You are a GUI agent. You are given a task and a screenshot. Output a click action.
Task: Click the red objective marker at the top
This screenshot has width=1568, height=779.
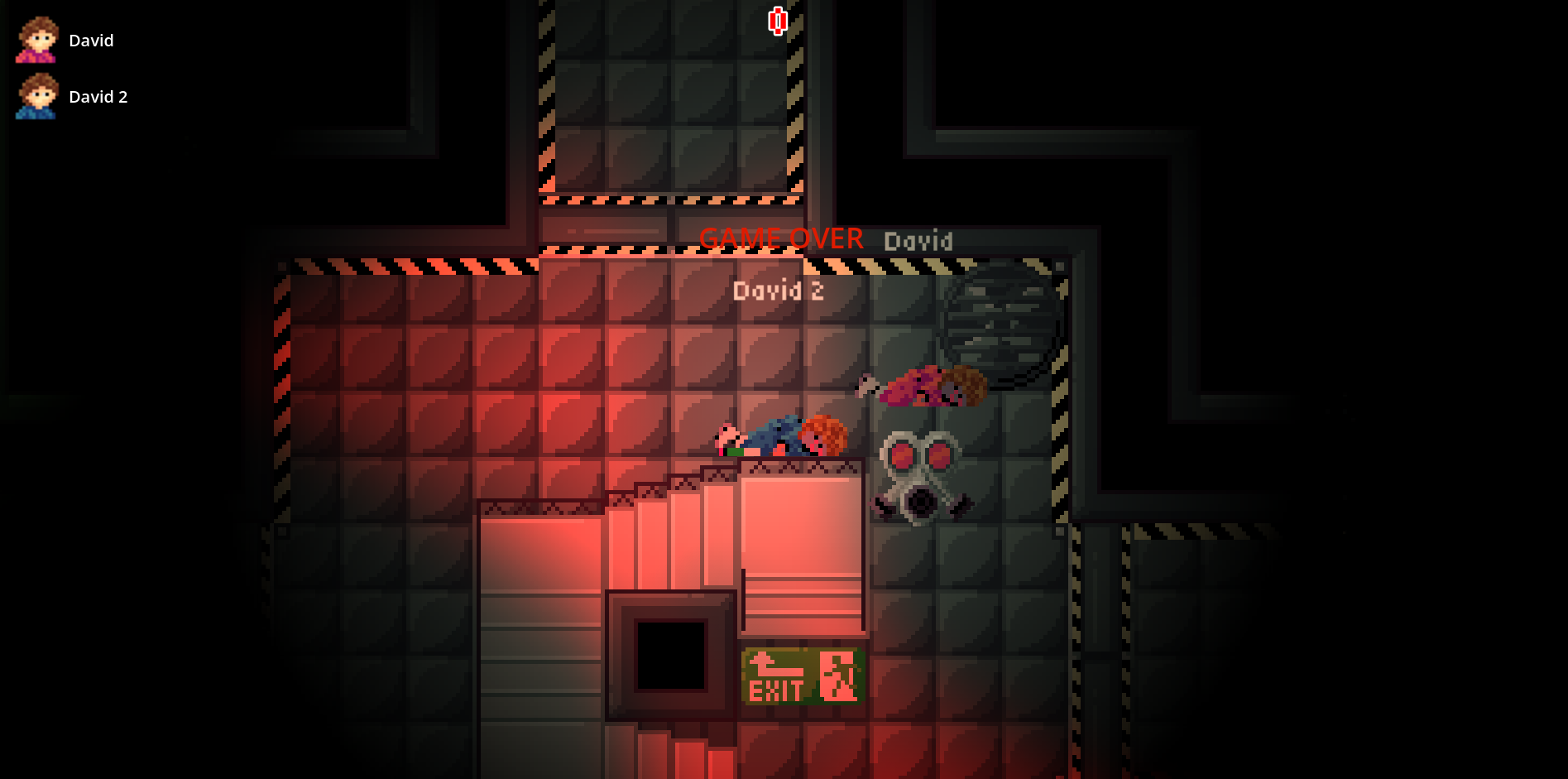click(777, 21)
